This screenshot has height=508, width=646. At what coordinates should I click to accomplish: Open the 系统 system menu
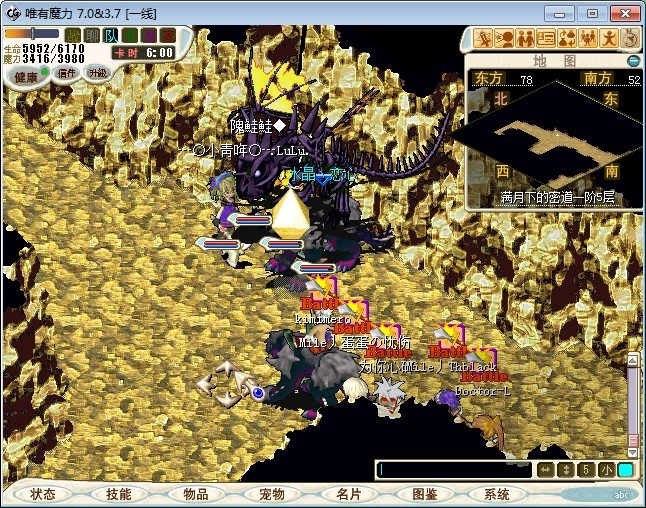[497, 494]
